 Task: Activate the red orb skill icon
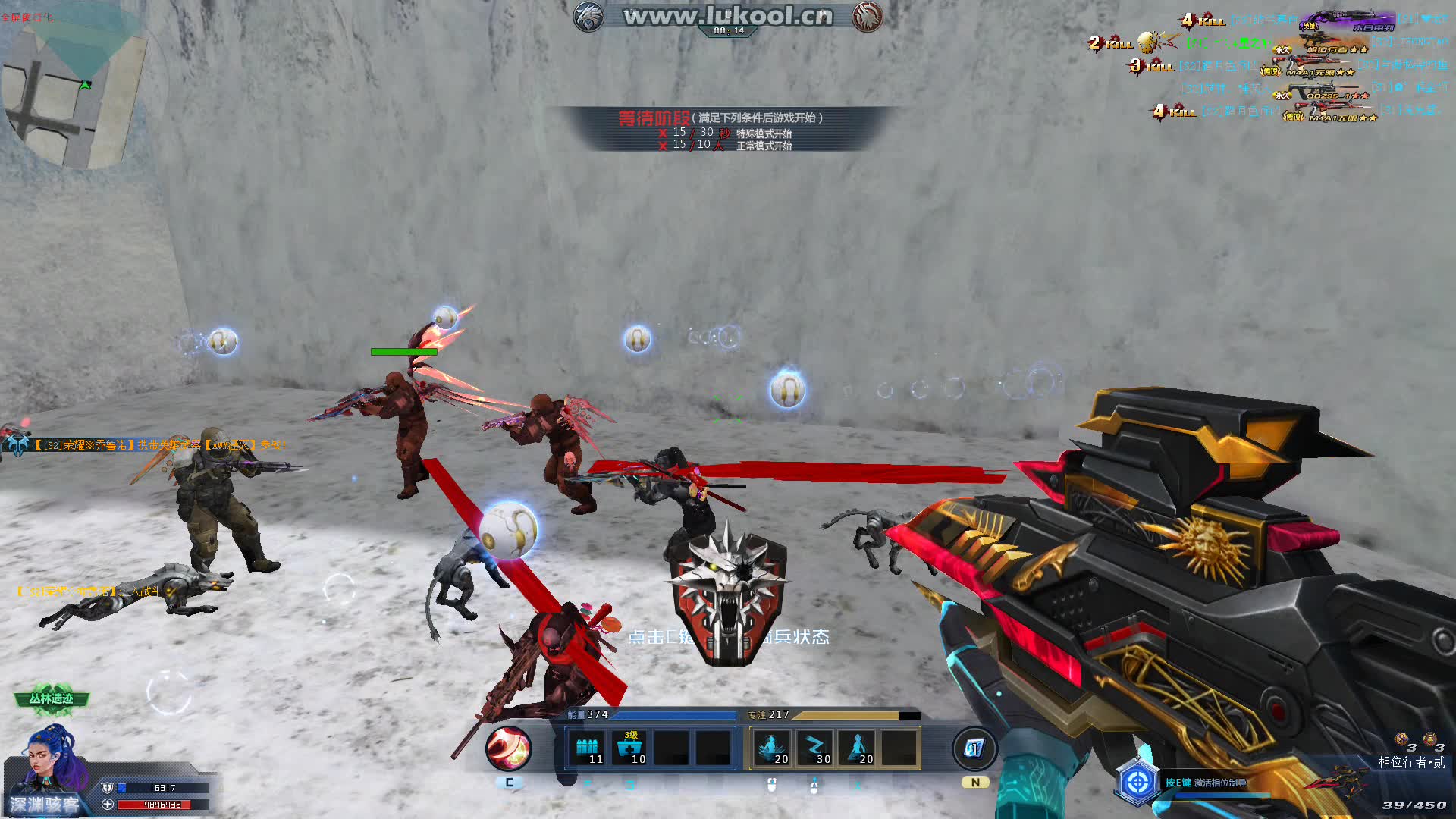click(x=508, y=748)
